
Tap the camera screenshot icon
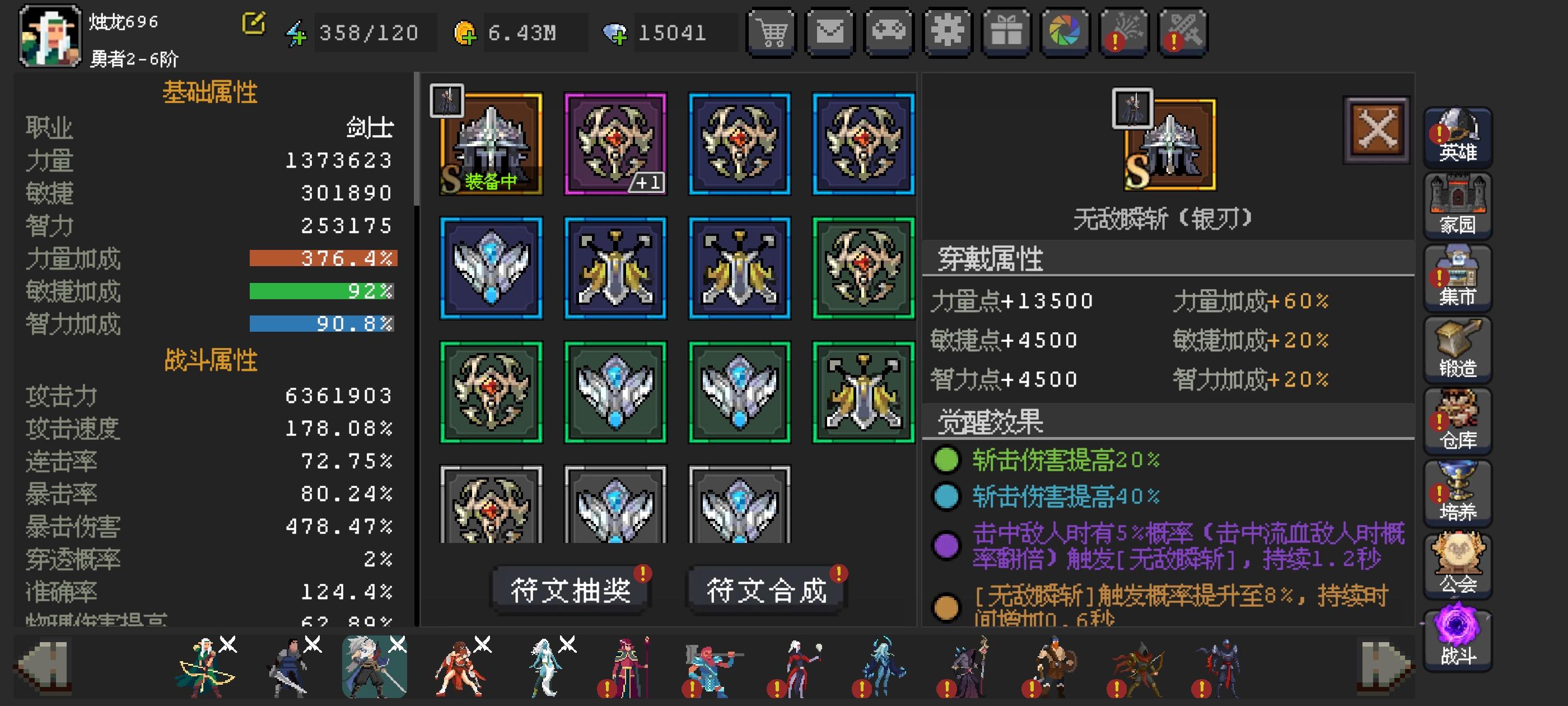click(x=1065, y=32)
